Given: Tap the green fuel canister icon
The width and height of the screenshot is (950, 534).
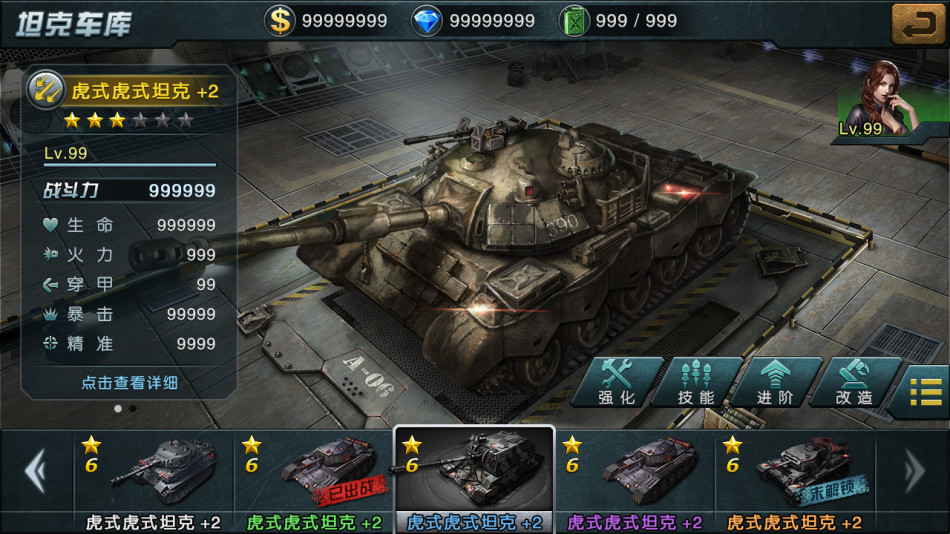Looking at the screenshot, I should point(573,20).
